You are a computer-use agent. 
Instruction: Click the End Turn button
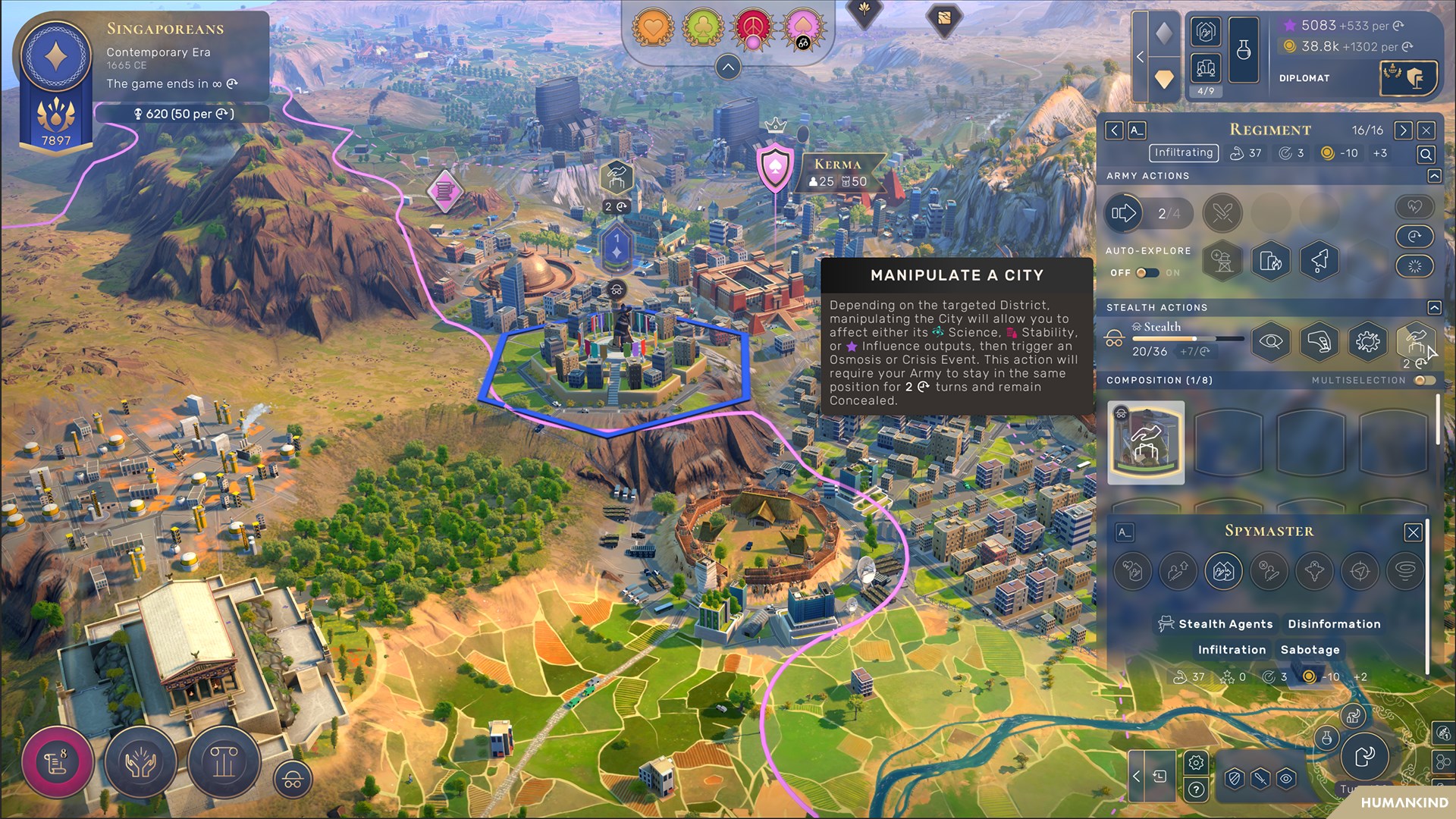[x=1364, y=755]
